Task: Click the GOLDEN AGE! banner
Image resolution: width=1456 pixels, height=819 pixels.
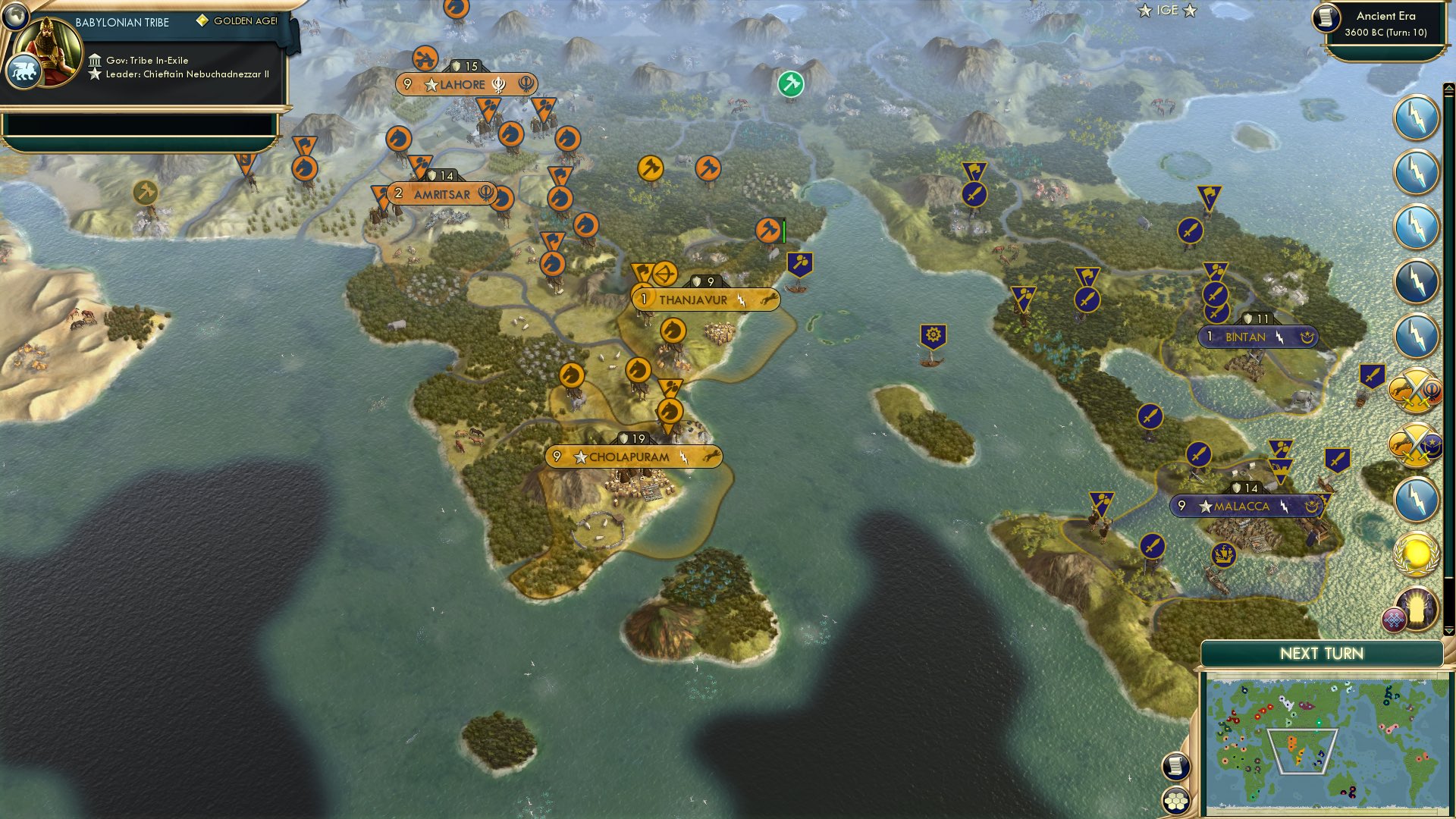Action: [243, 22]
